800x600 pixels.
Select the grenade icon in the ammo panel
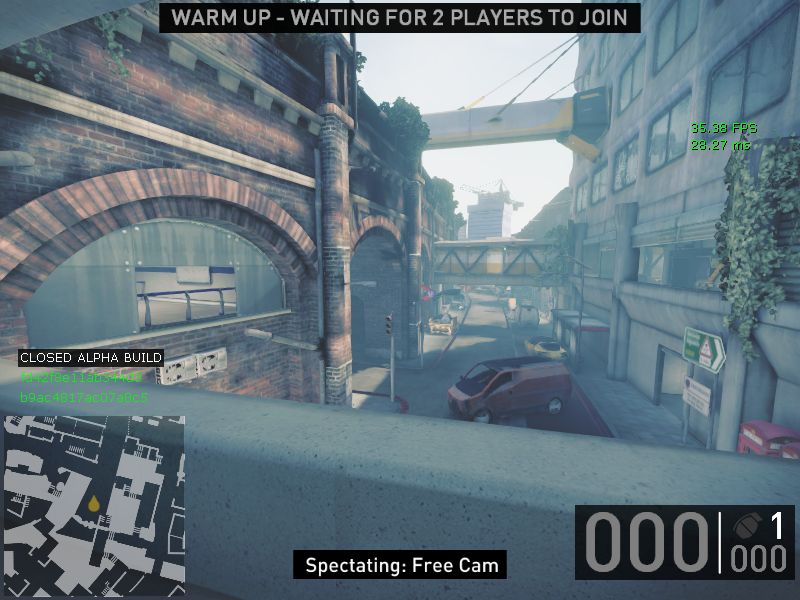pyautogui.click(x=745, y=527)
